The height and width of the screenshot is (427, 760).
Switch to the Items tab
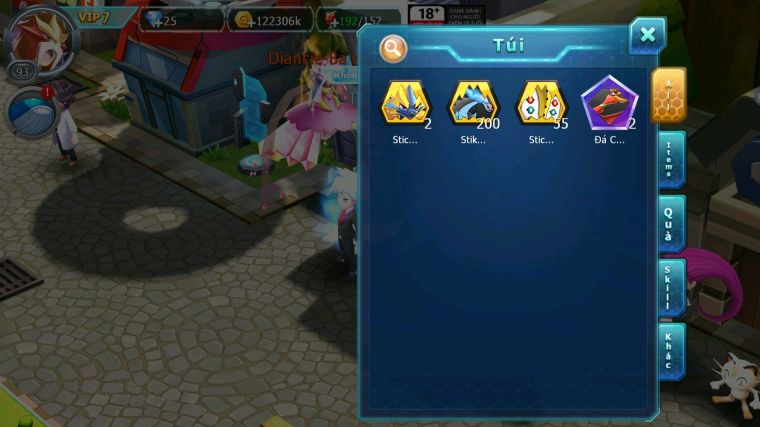(669, 159)
